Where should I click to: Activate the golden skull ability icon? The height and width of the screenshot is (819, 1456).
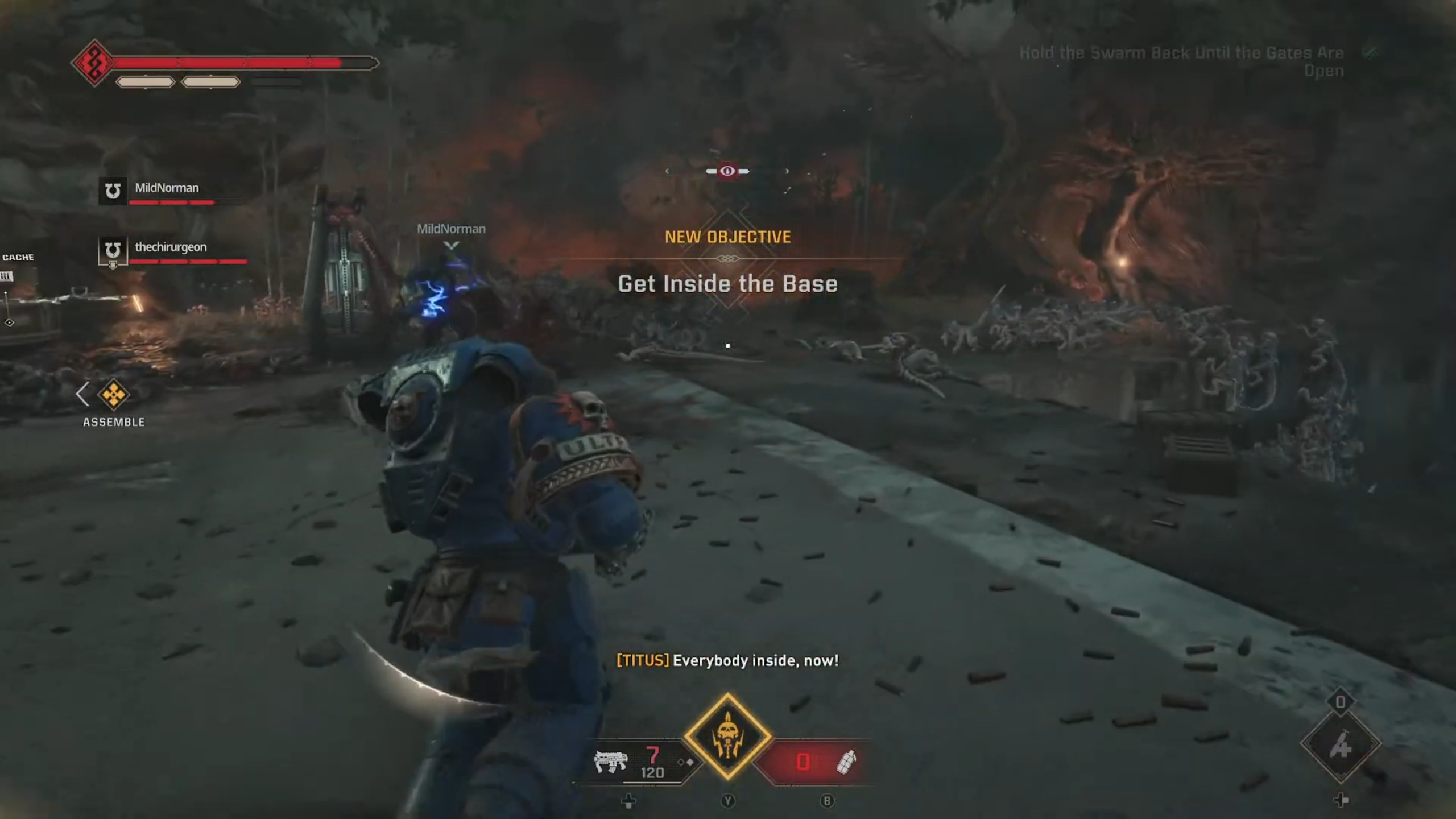(x=727, y=737)
